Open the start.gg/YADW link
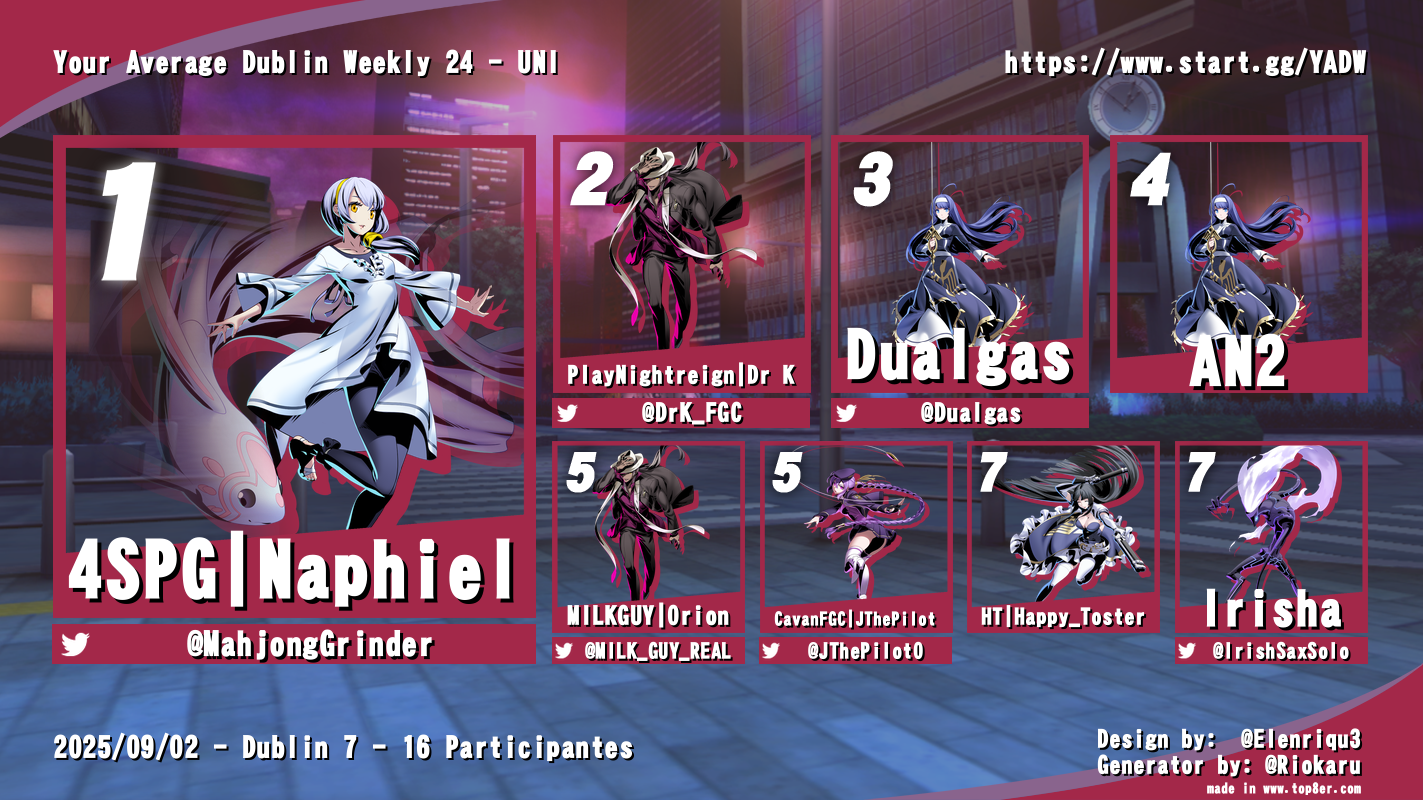The image size is (1423, 800). [x=1185, y=64]
